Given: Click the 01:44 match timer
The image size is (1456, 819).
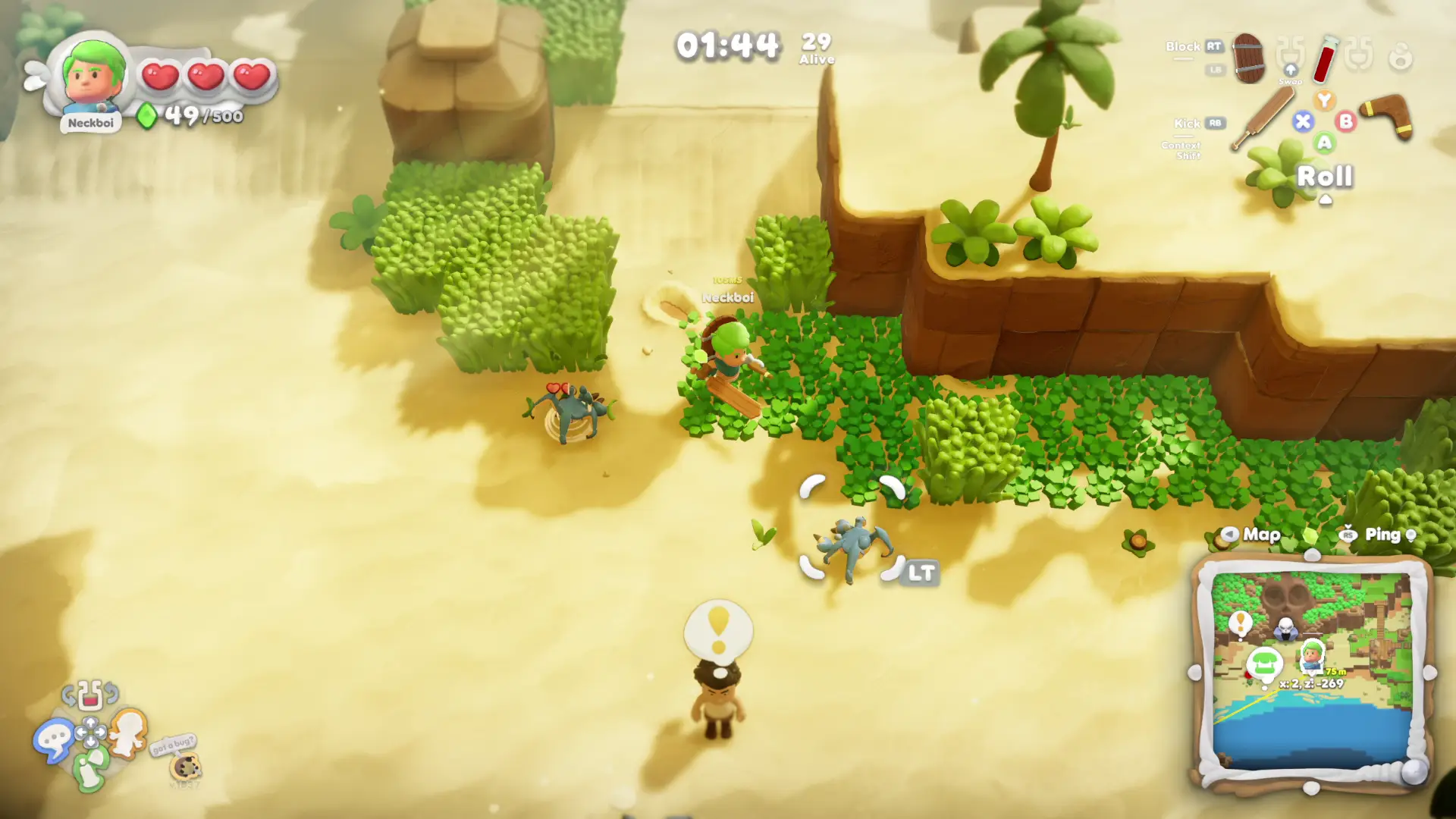Looking at the screenshot, I should (726, 44).
